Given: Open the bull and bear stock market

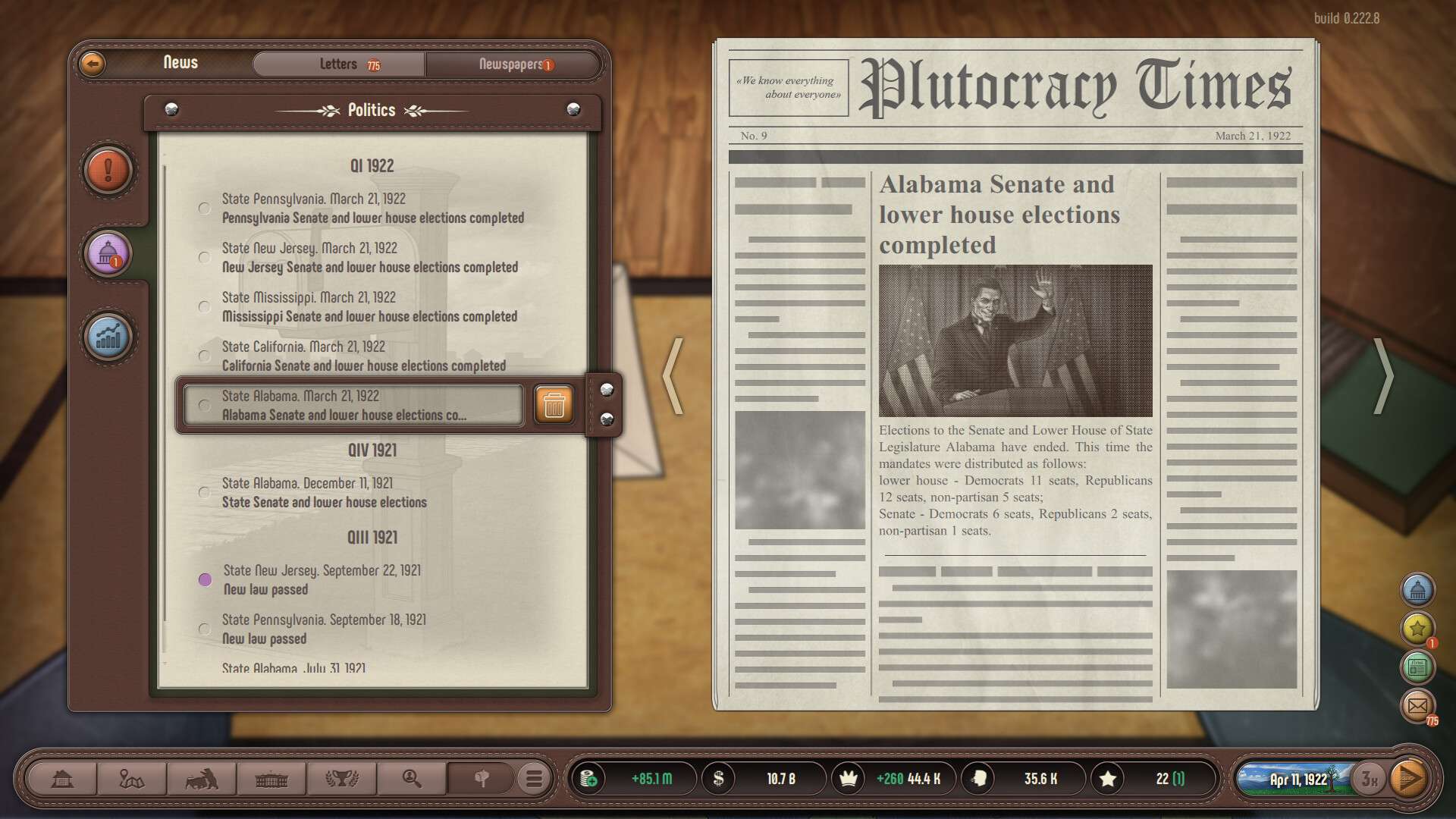Looking at the screenshot, I should [201, 779].
